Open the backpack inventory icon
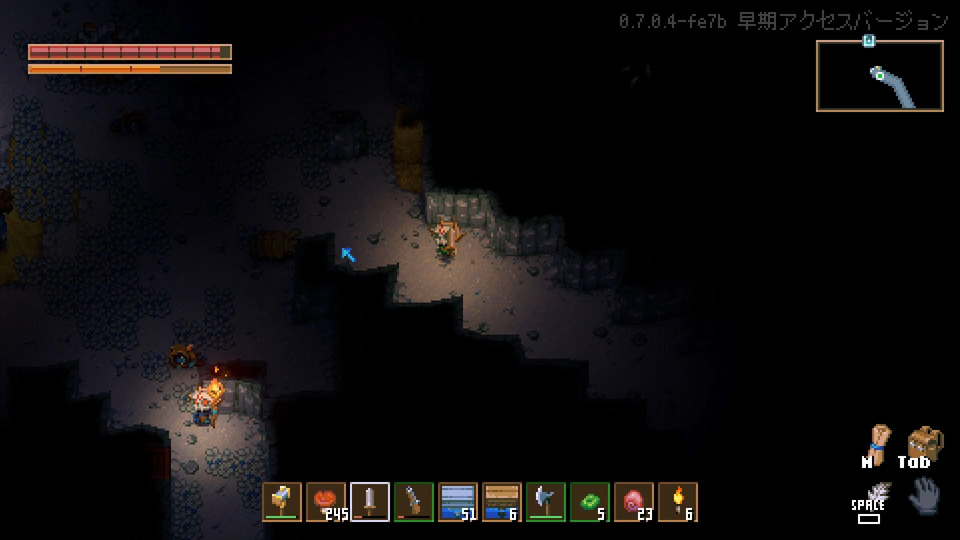The width and height of the screenshot is (960, 540). pyautogui.click(x=925, y=441)
